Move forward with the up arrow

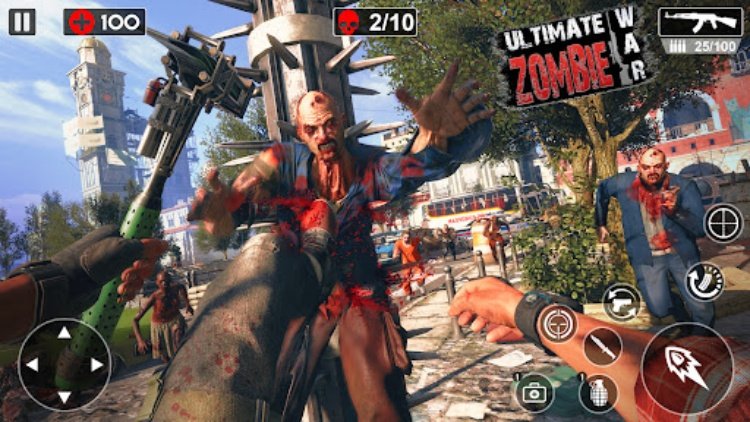point(64,332)
